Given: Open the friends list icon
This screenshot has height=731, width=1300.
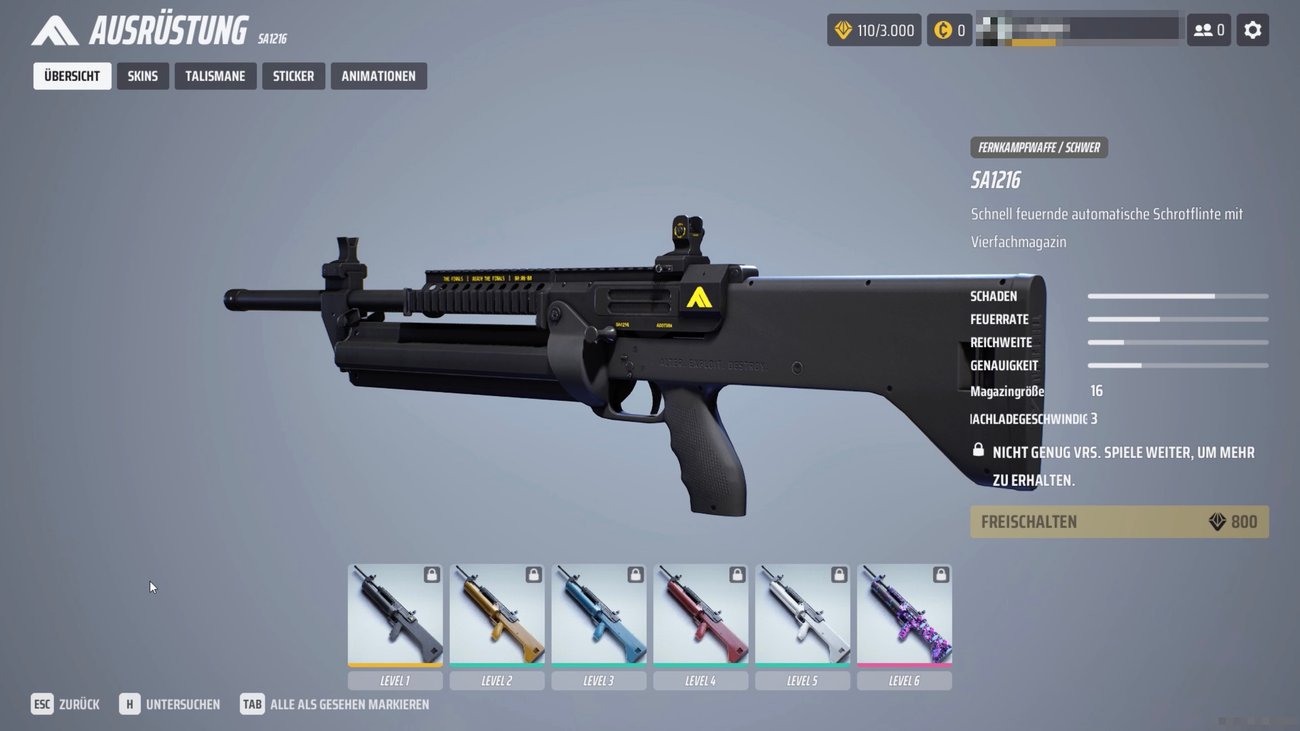Looking at the screenshot, I should tap(1208, 30).
